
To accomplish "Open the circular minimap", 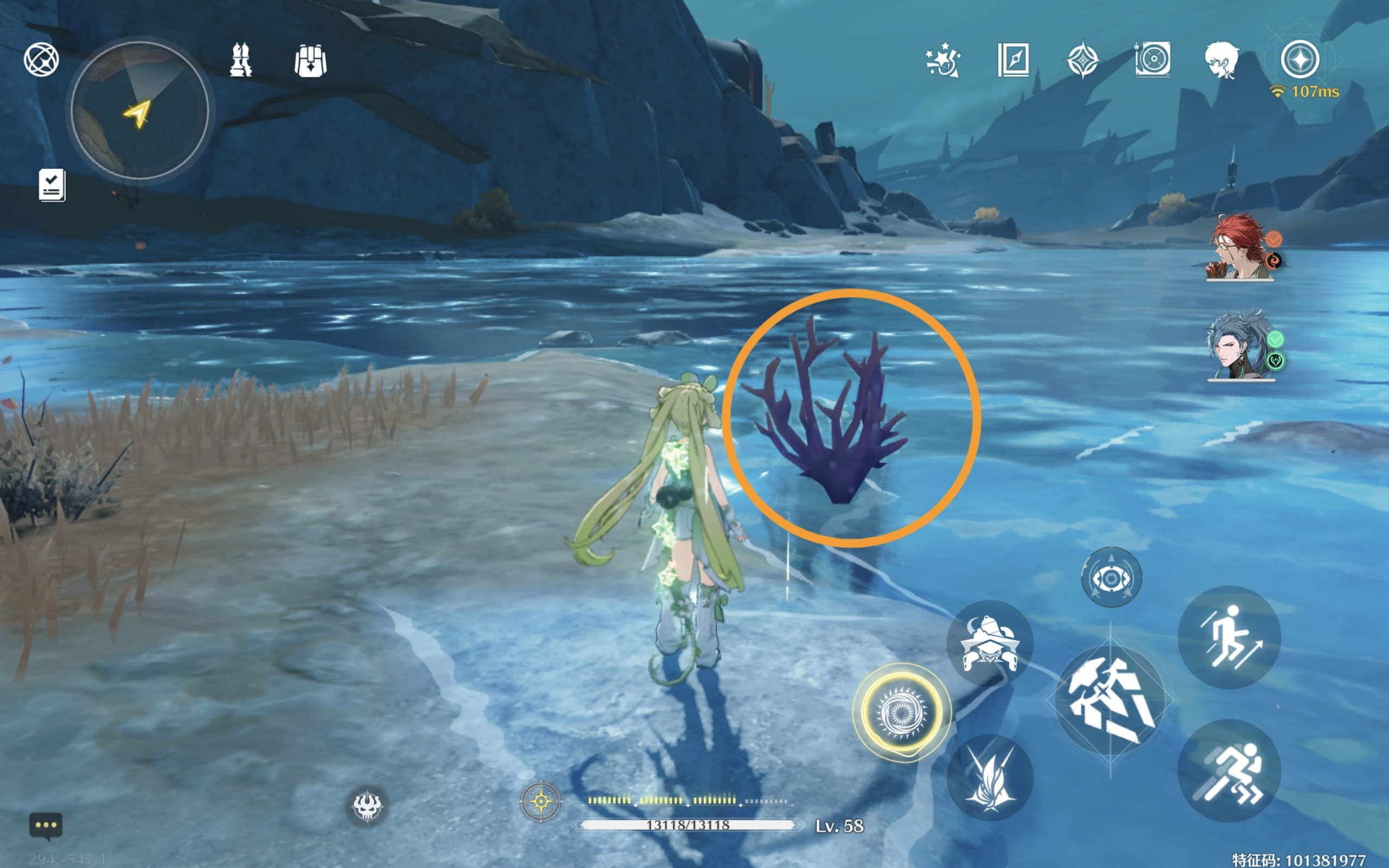I will (x=139, y=110).
